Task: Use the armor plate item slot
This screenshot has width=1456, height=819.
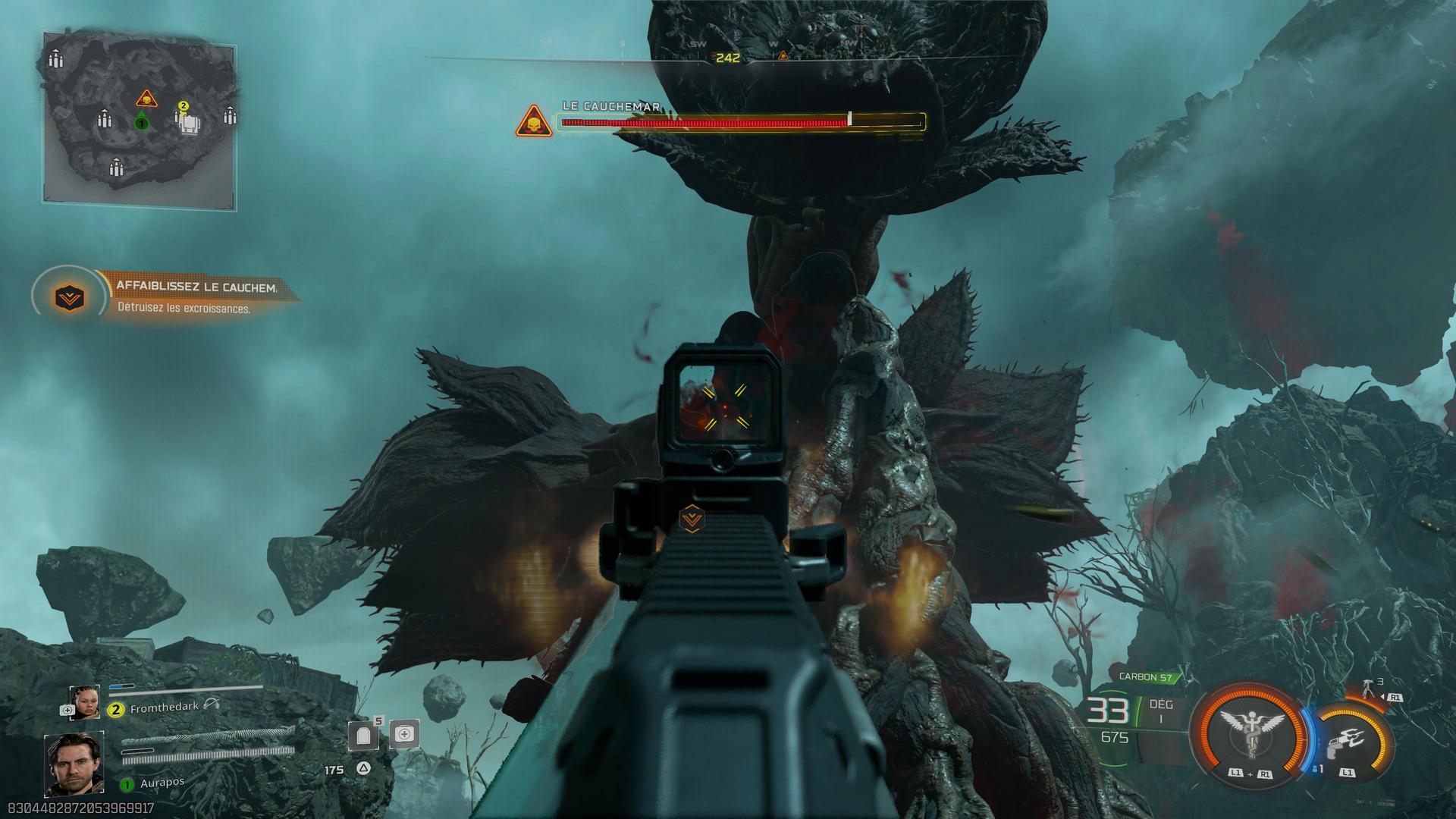Action: (362, 735)
